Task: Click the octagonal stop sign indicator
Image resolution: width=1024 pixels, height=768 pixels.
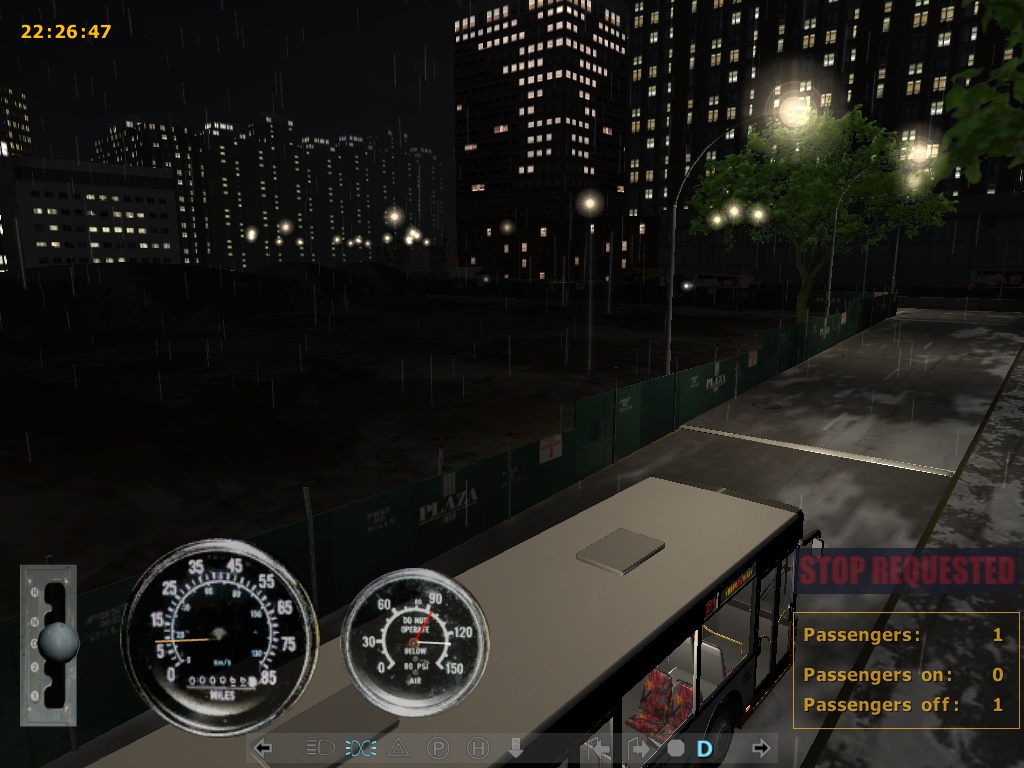Action: click(x=676, y=747)
